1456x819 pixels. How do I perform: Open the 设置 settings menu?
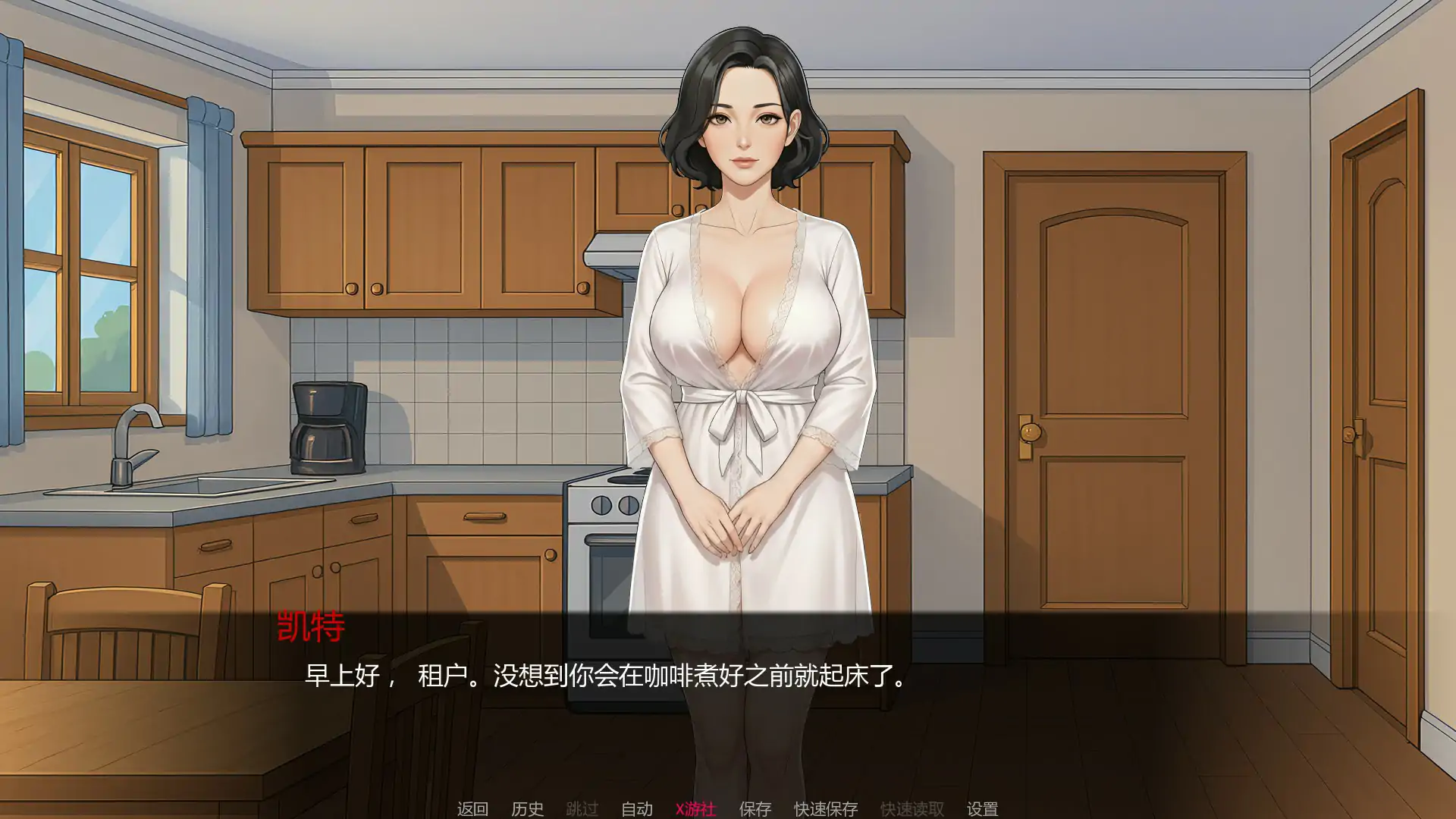coord(983,808)
